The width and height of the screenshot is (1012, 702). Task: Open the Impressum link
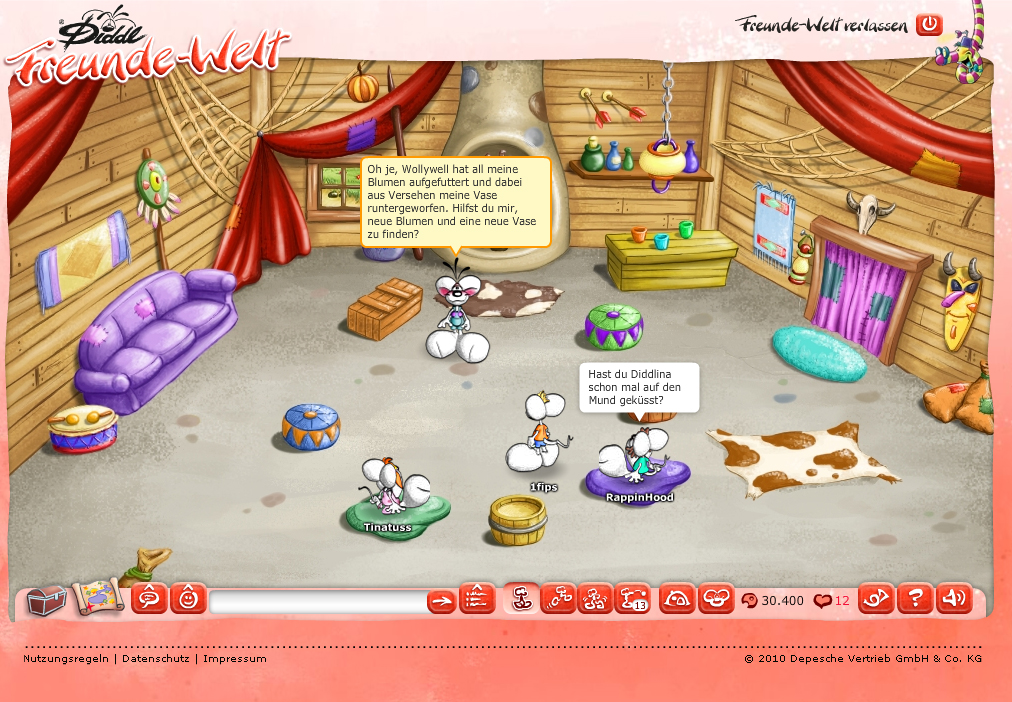point(235,659)
